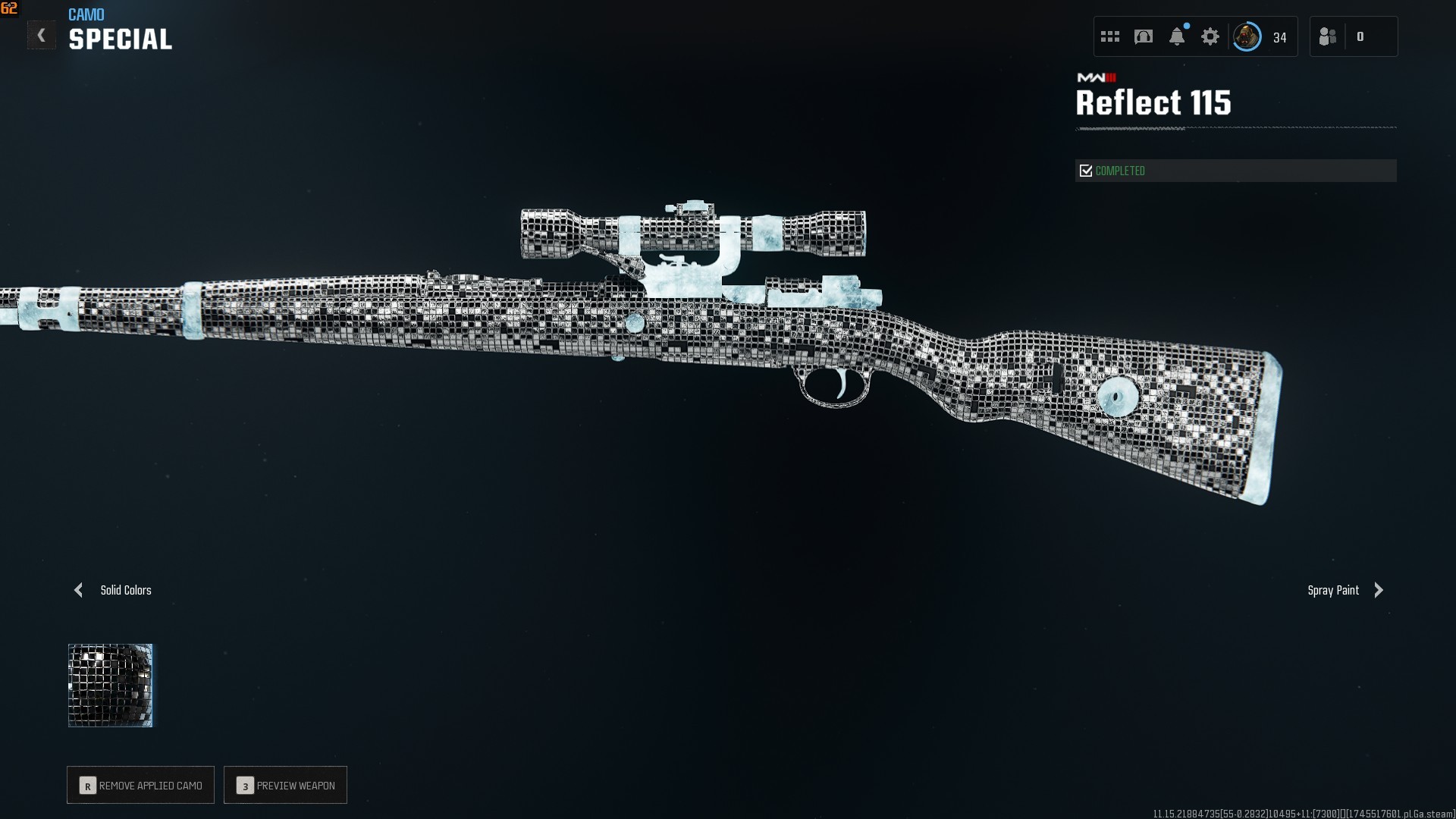Screen dimensions: 1456x819
Task: Remove the applied camo
Action: point(141,785)
